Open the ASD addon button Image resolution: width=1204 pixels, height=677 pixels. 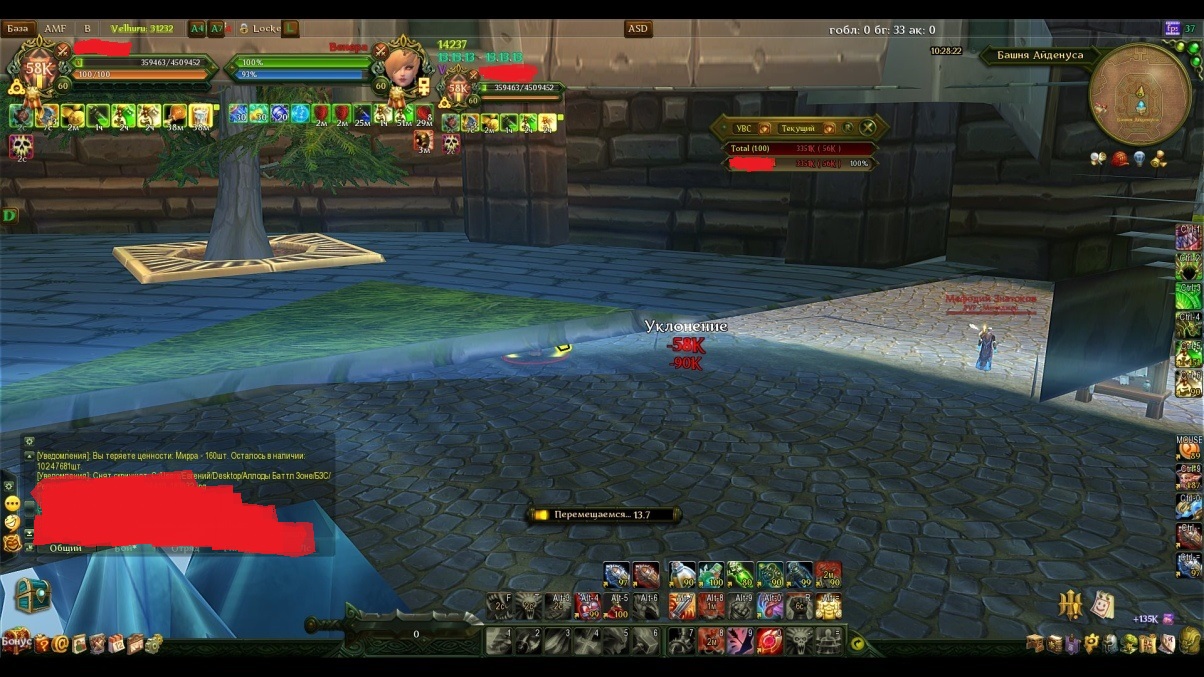pos(638,29)
